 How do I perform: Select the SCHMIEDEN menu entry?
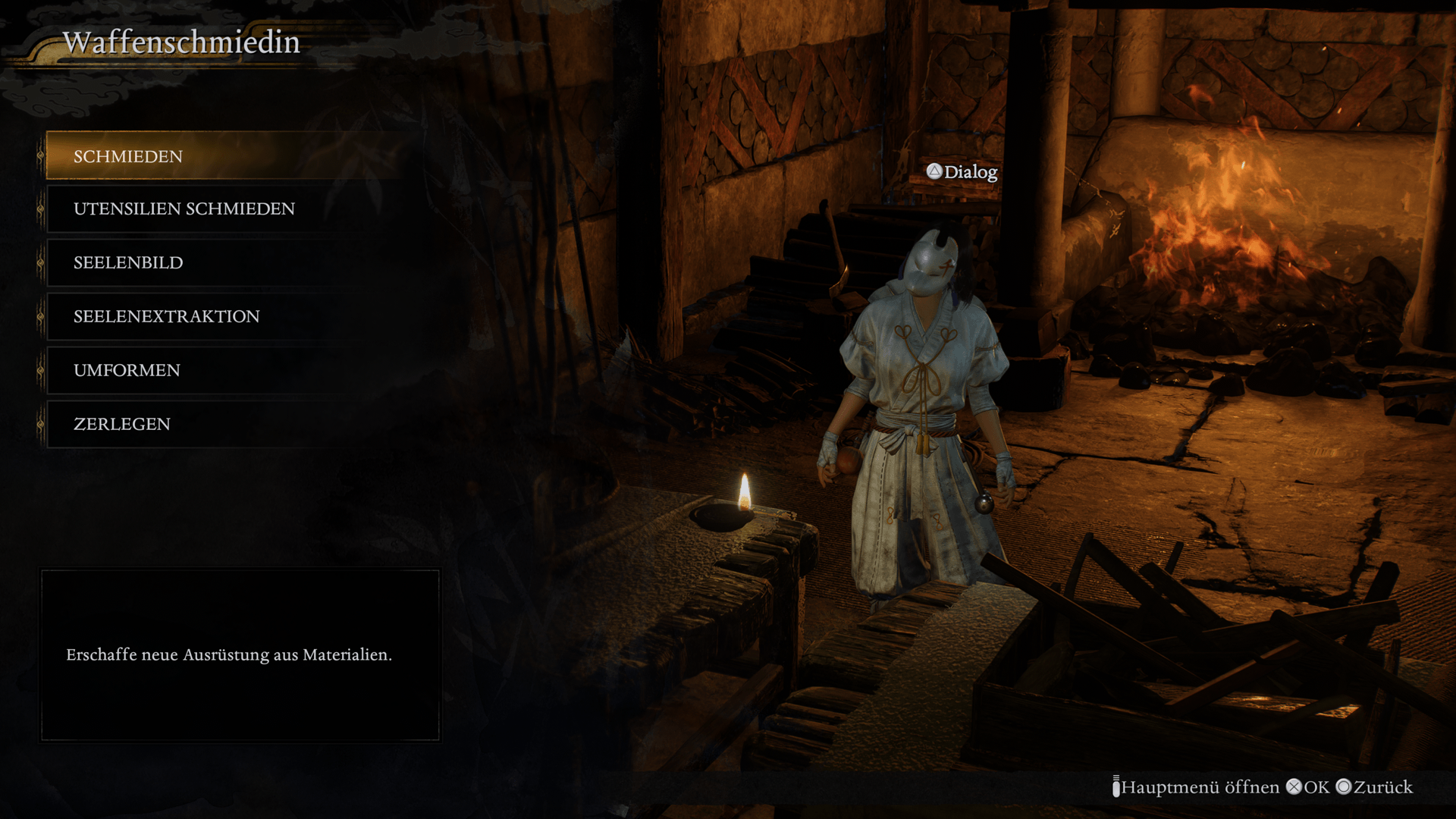129,156
